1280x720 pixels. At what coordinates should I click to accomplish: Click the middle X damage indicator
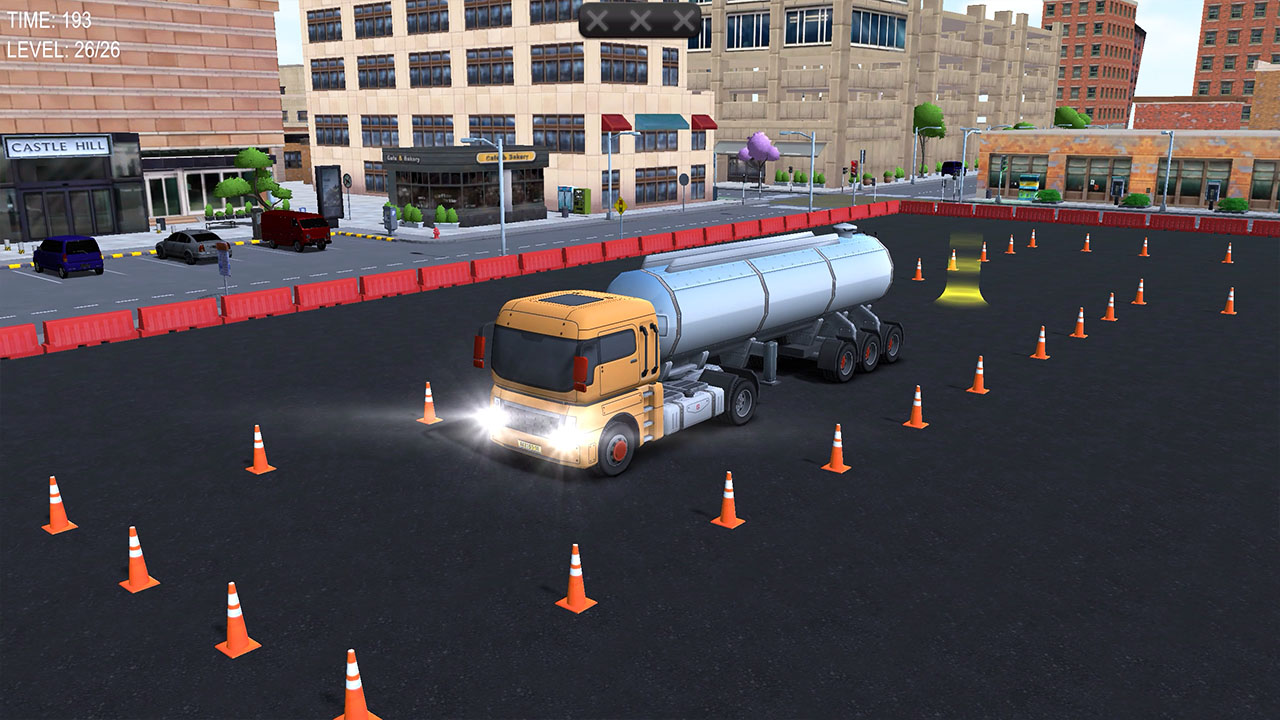coord(640,17)
